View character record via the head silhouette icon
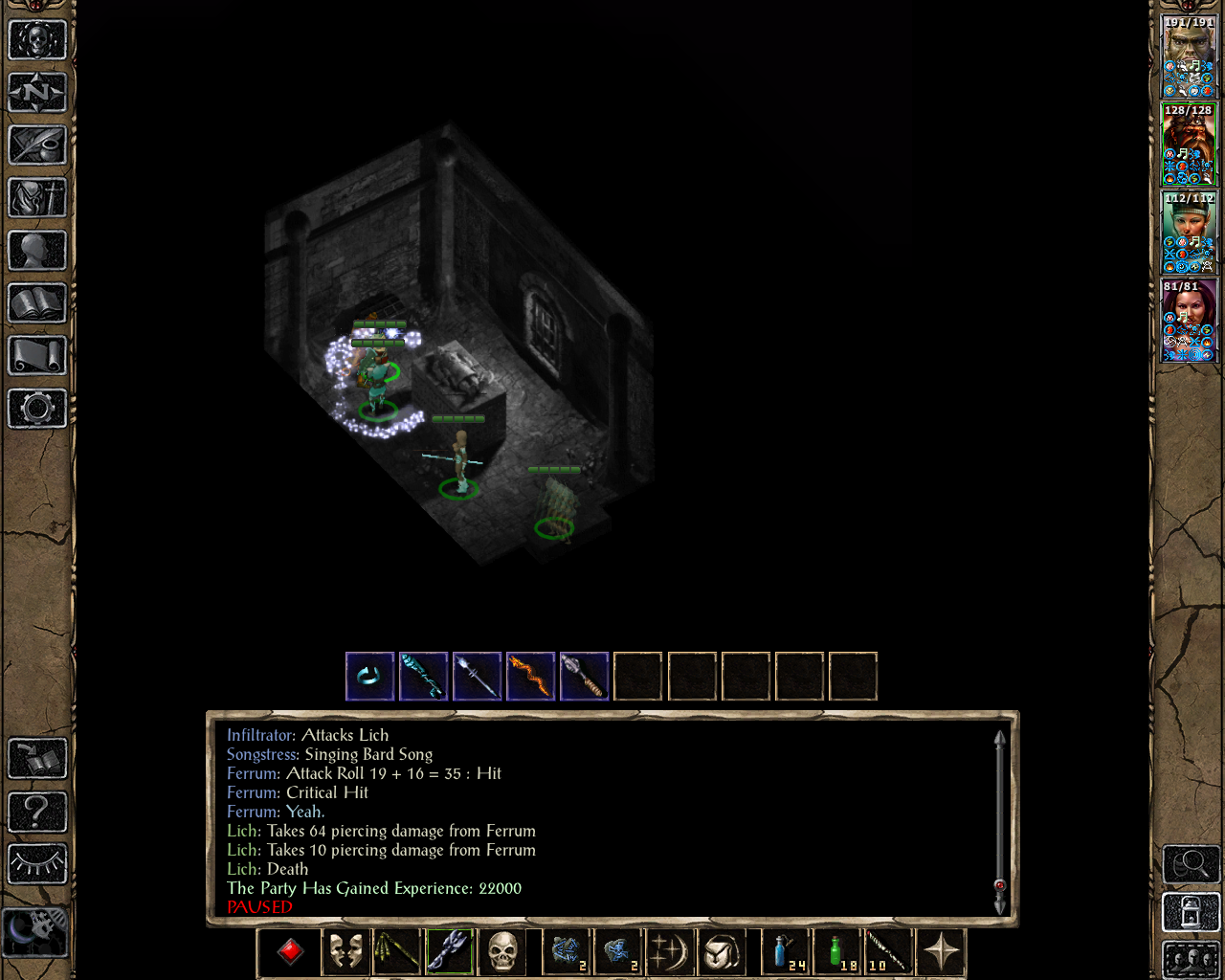The image size is (1225, 980). click(38, 251)
